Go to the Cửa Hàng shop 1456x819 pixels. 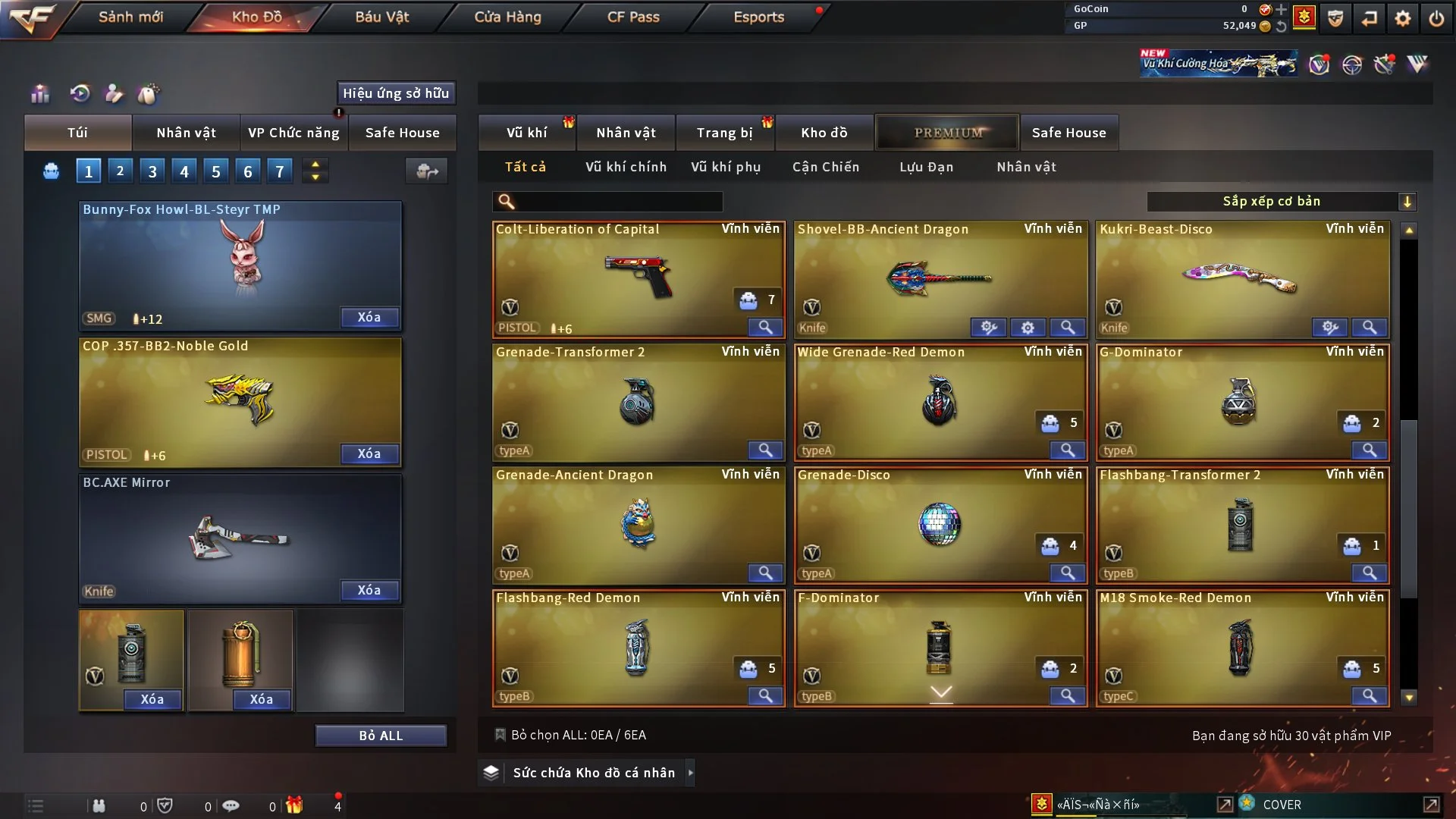[x=507, y=17]
